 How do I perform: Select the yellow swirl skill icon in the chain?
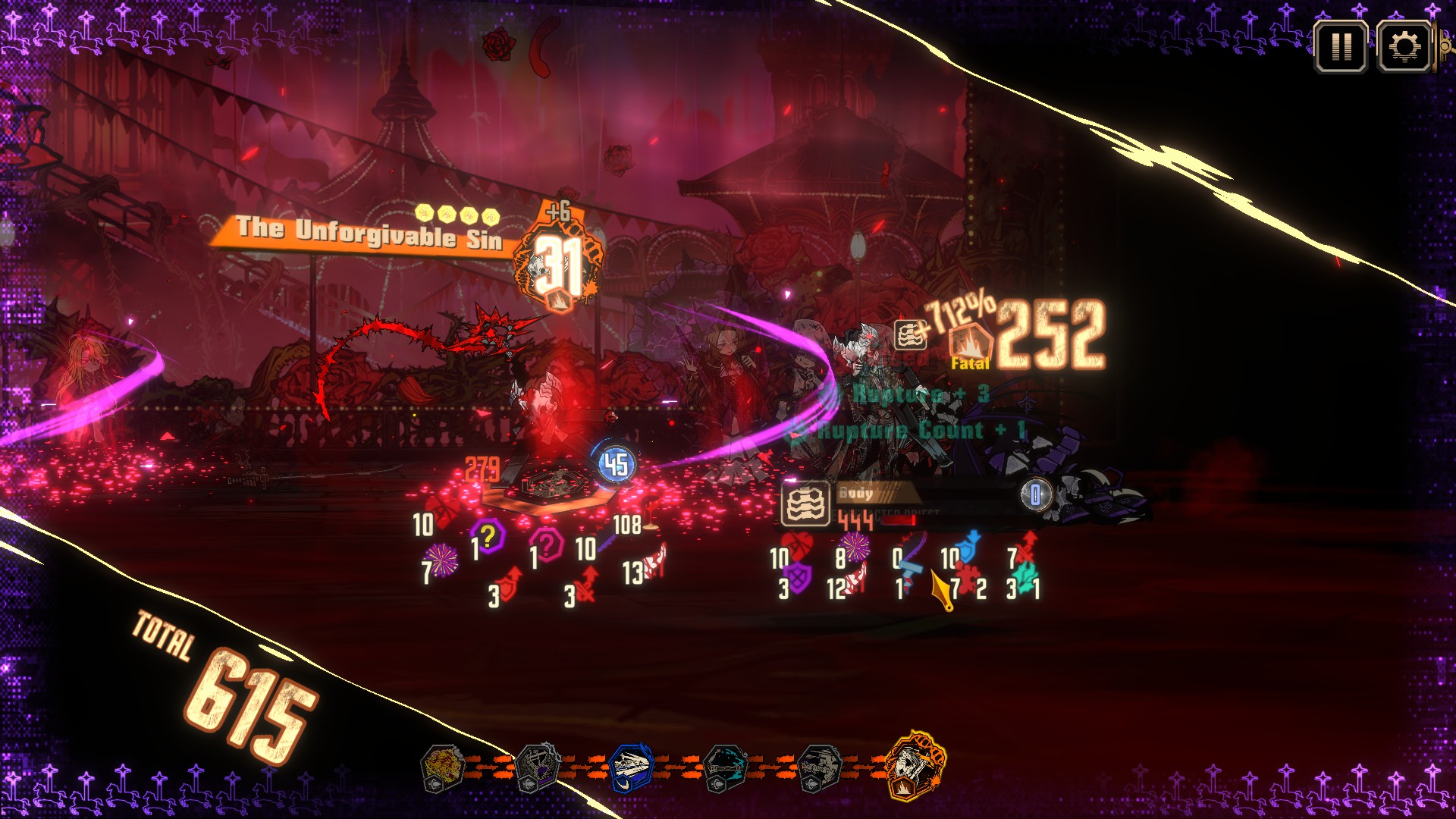443,767
